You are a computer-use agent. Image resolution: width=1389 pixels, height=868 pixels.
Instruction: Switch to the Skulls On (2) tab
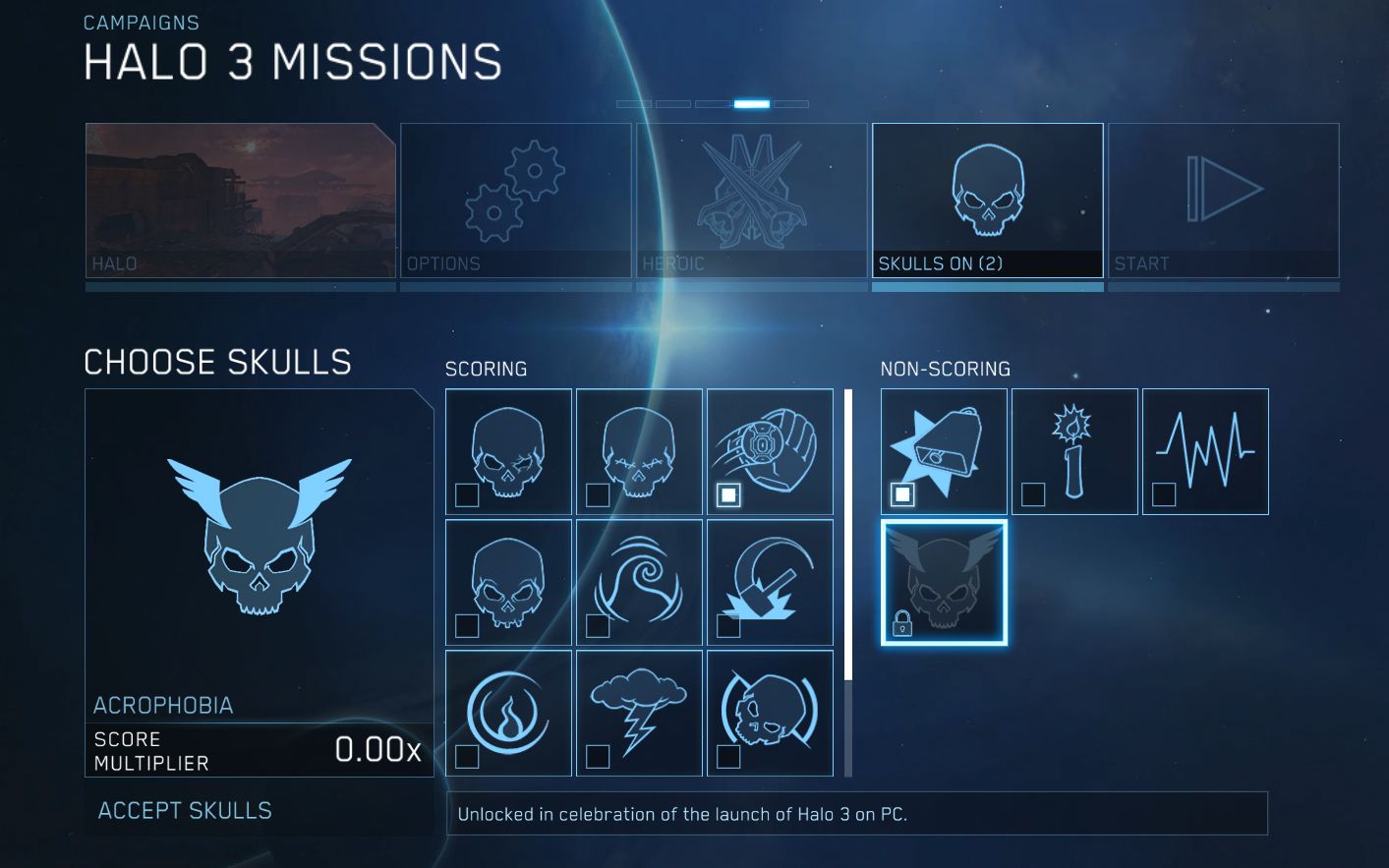pyautogui.click(x=988, y=202)
